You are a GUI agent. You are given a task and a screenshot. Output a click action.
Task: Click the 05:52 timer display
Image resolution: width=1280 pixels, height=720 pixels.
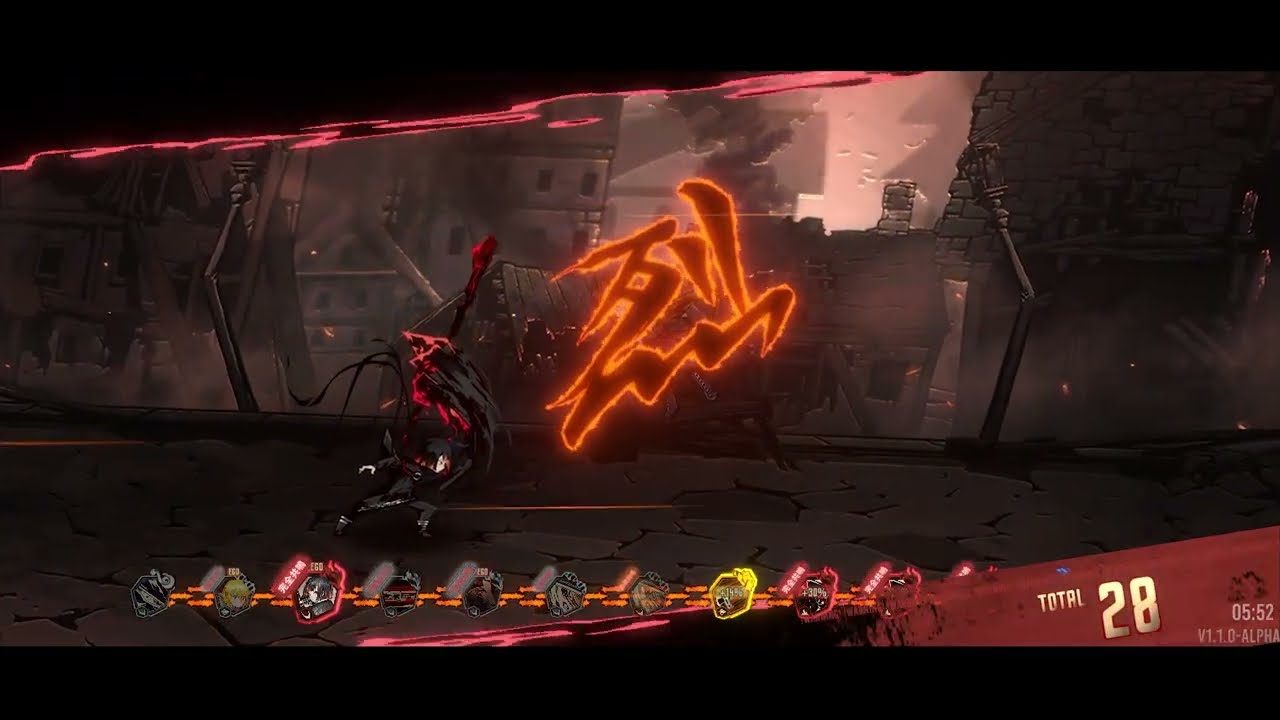(x=1253, y=611)
